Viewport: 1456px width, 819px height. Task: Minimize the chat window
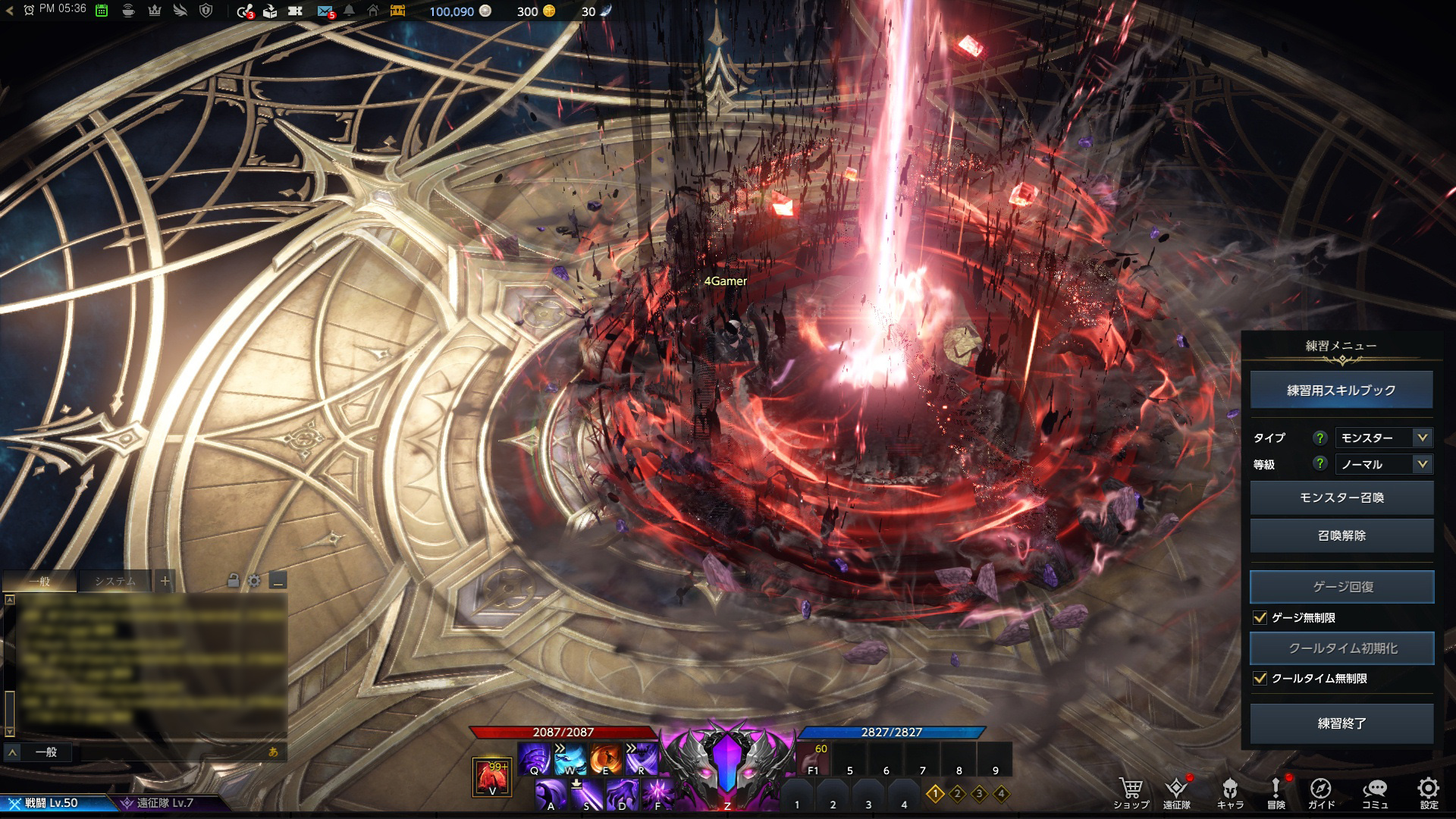point(278,582)
